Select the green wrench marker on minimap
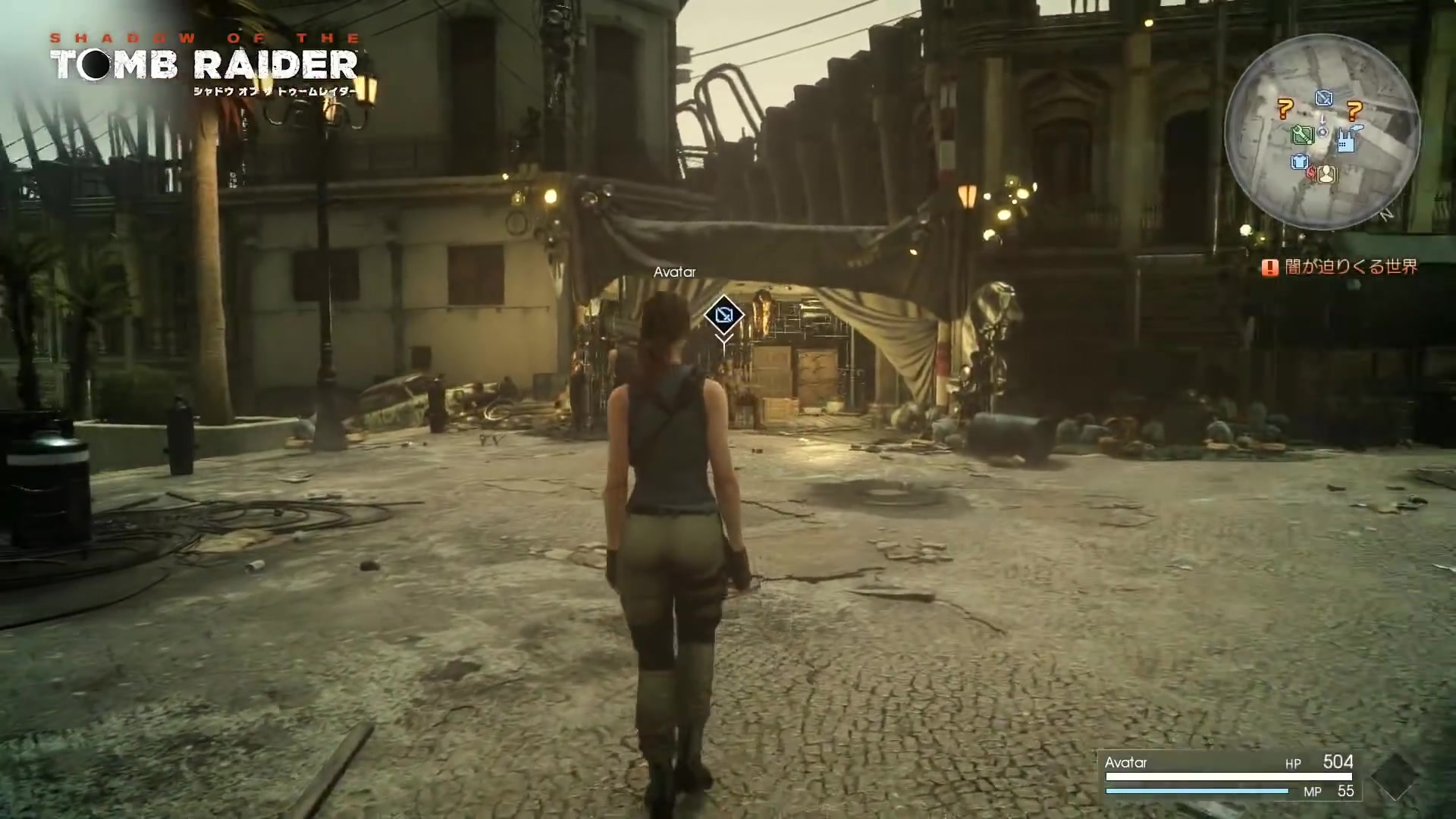Screen dimensions: 1456x819 tap(1302, 135)
